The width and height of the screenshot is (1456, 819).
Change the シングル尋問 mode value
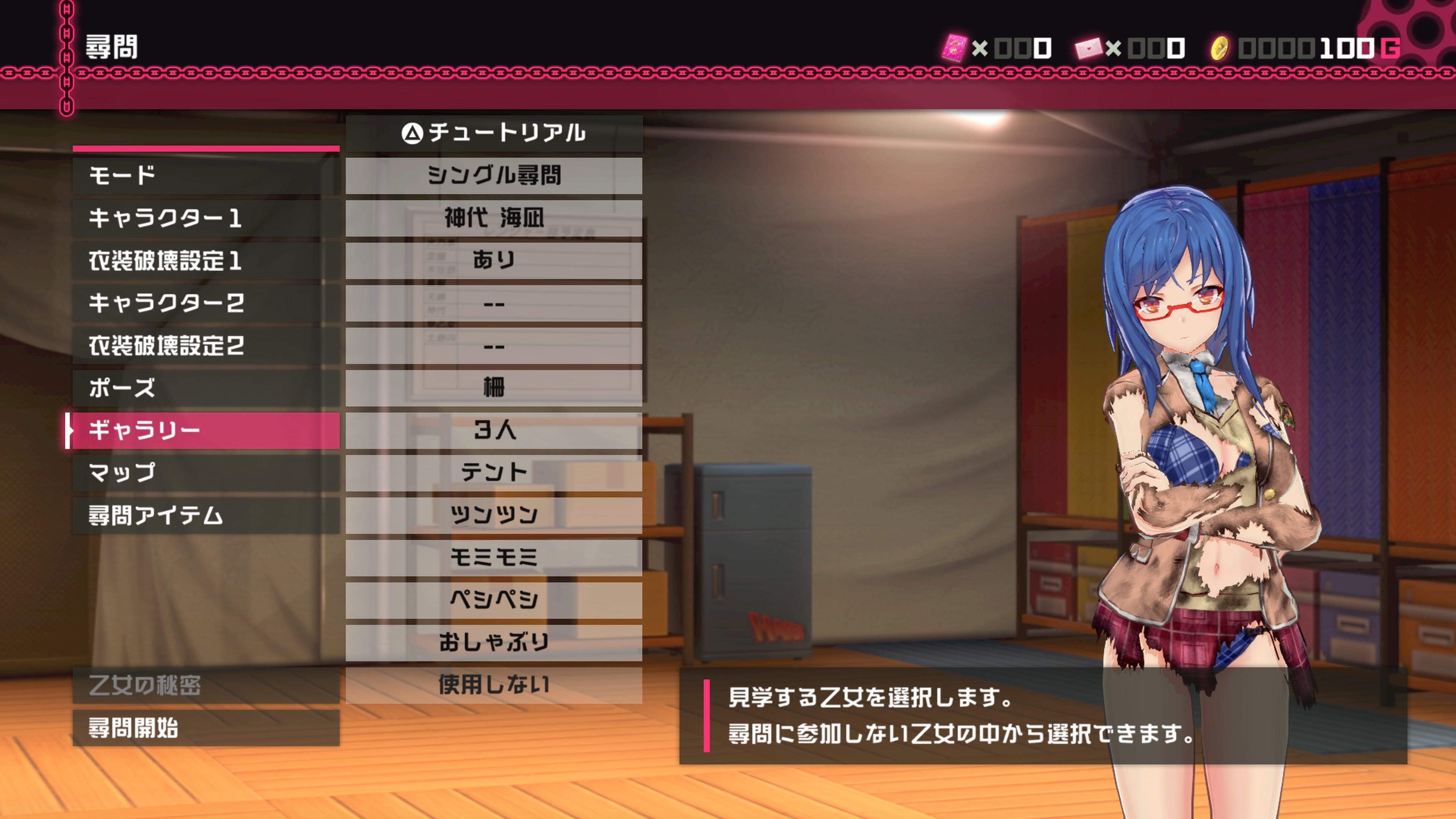click(x=493, y=176)
